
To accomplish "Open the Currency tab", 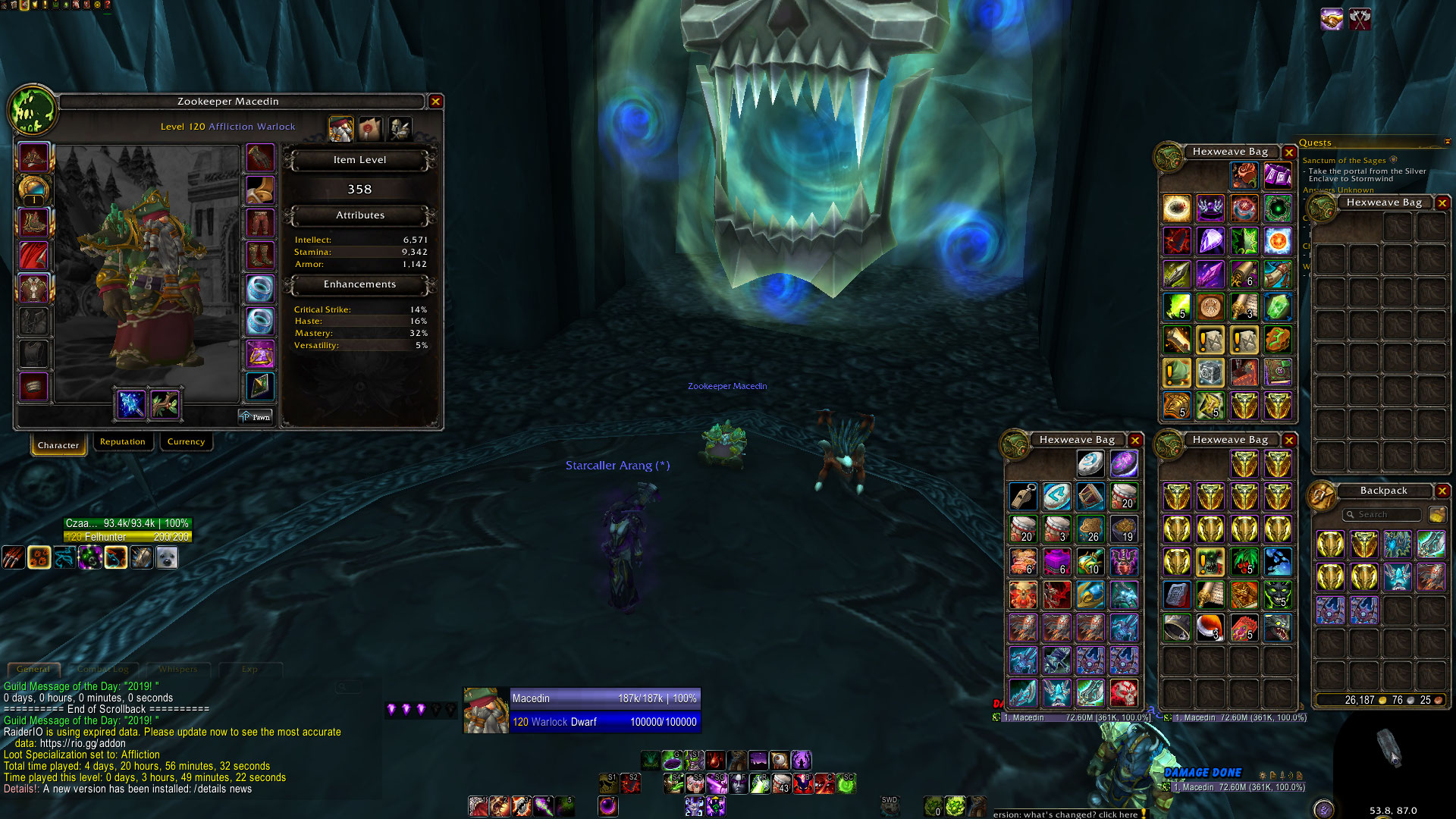I will point(186,442).
